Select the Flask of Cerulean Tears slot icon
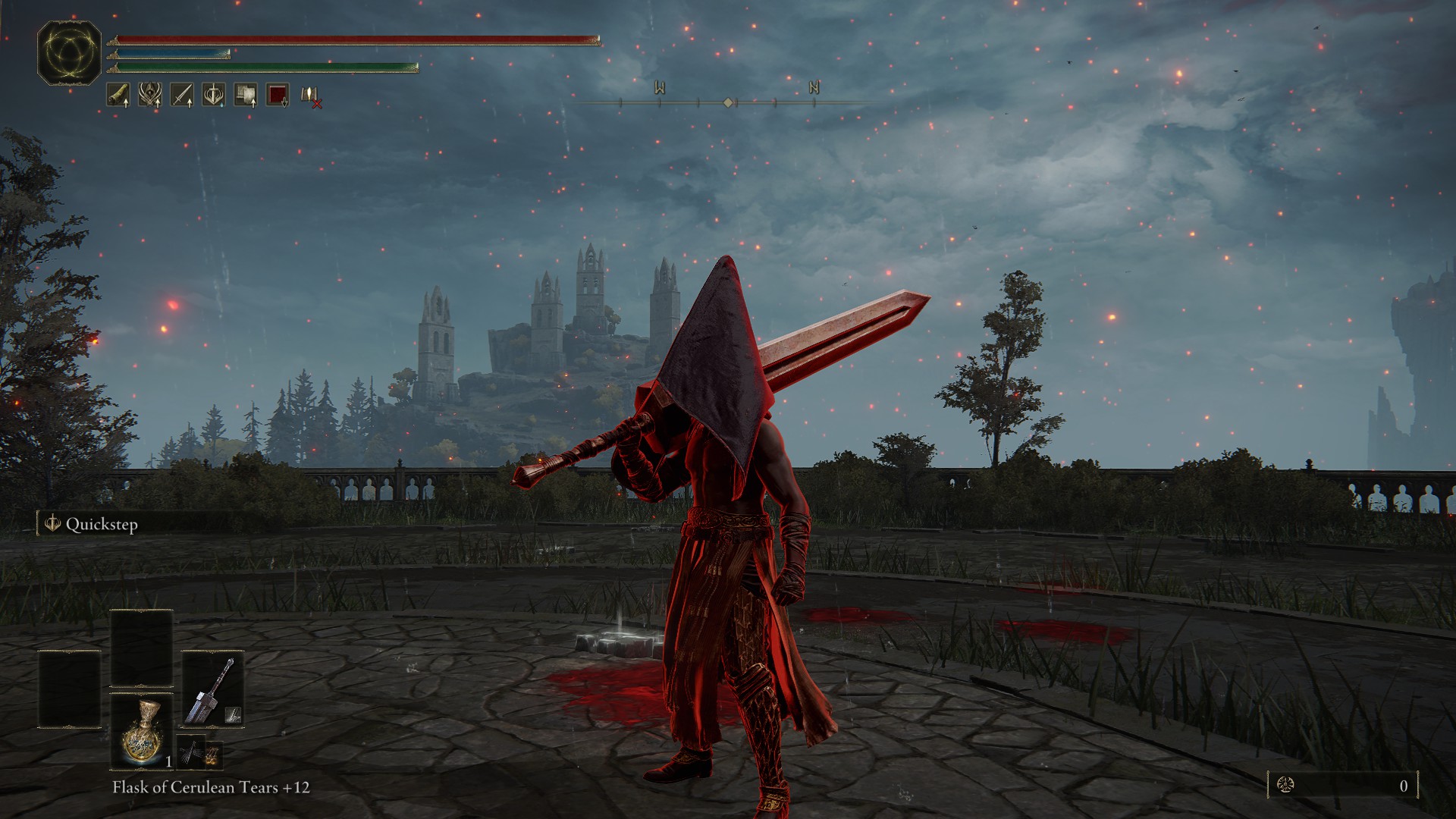The image size is (1456, 819). point(141,730)
